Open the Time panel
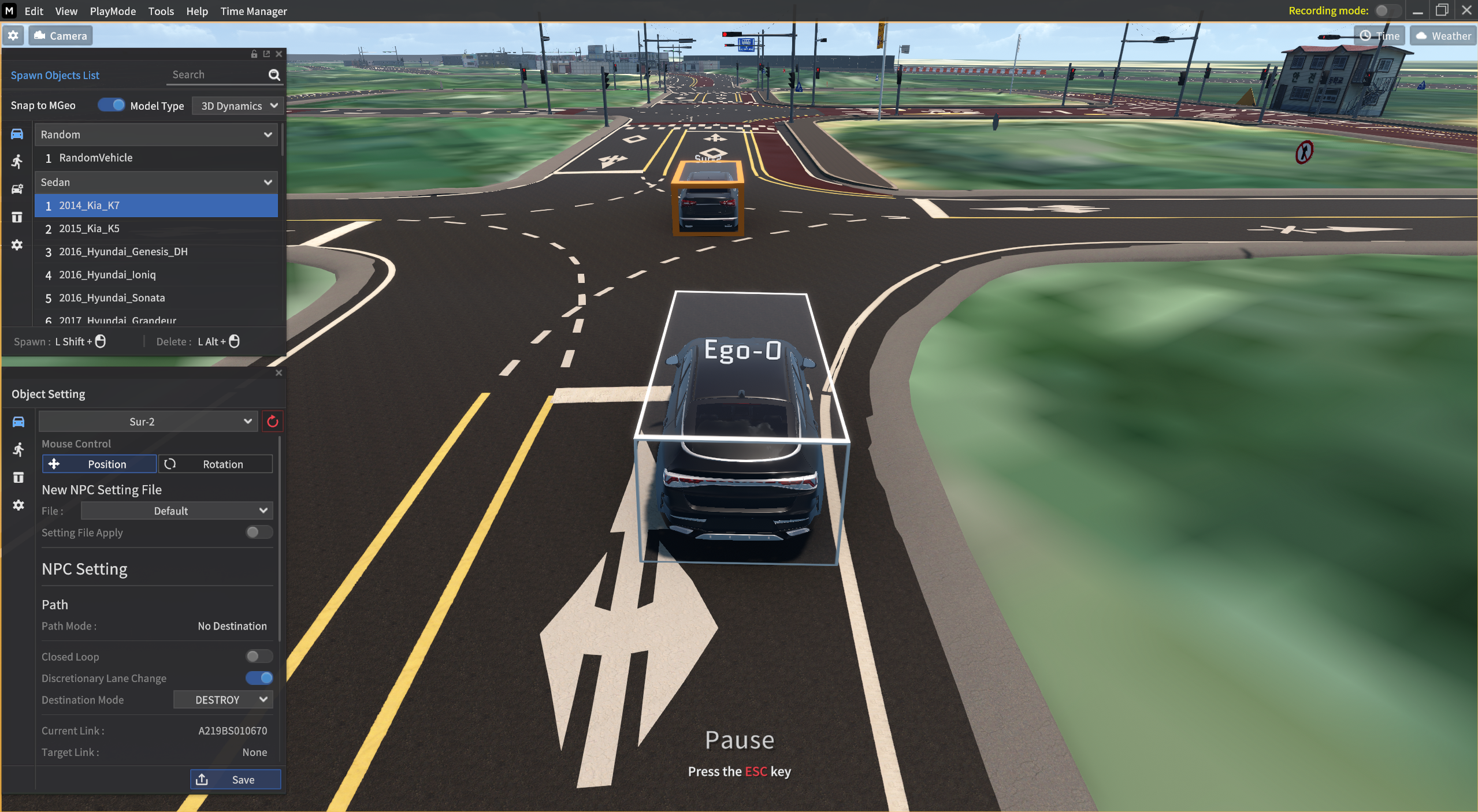The image size is (1478, 812). [x=1379, y=36]
